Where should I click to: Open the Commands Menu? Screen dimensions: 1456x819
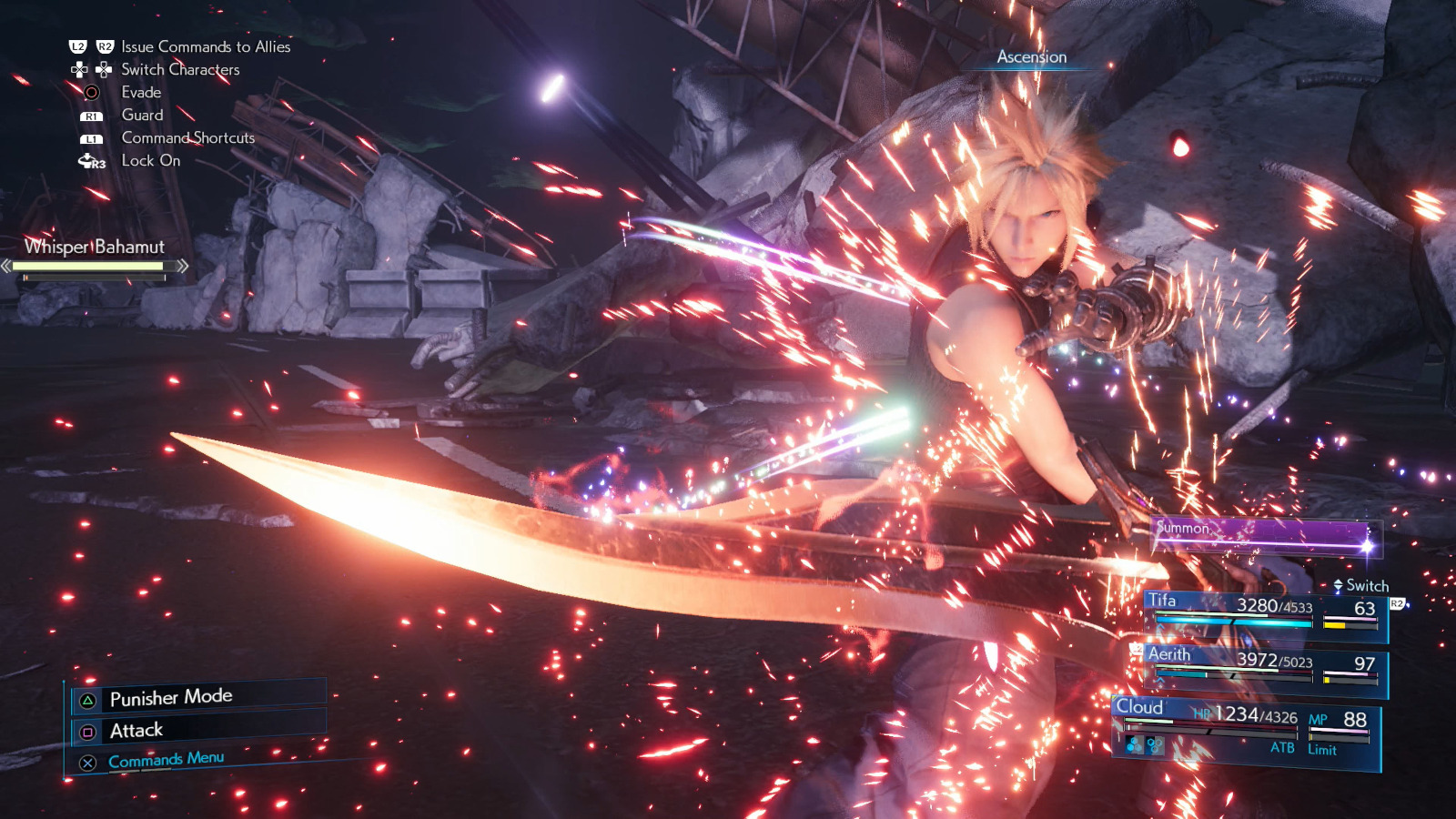point(166,758)
